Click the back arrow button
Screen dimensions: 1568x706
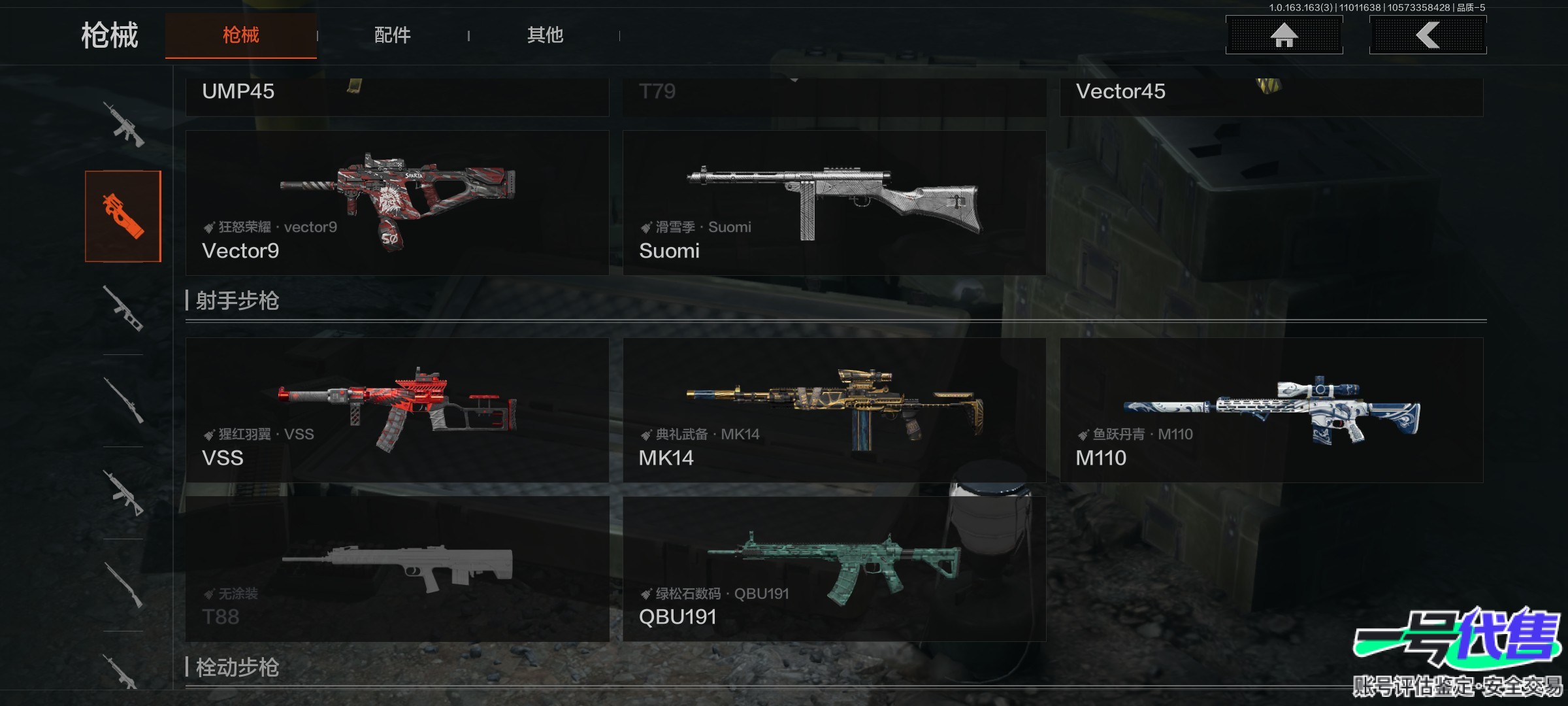tap(1428, 35)
